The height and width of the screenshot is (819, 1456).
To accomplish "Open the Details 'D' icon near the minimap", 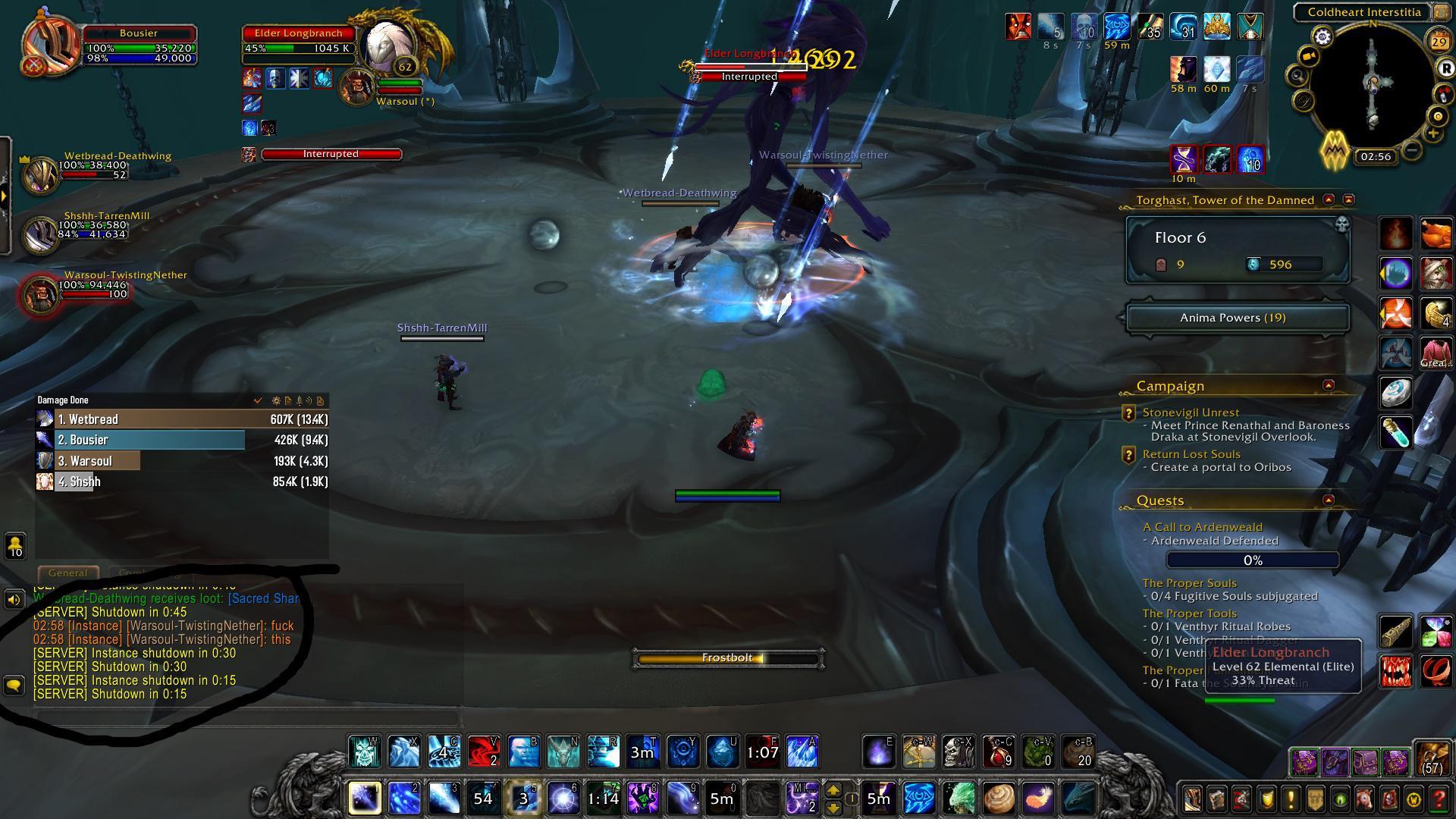I will click(1303, 99).
